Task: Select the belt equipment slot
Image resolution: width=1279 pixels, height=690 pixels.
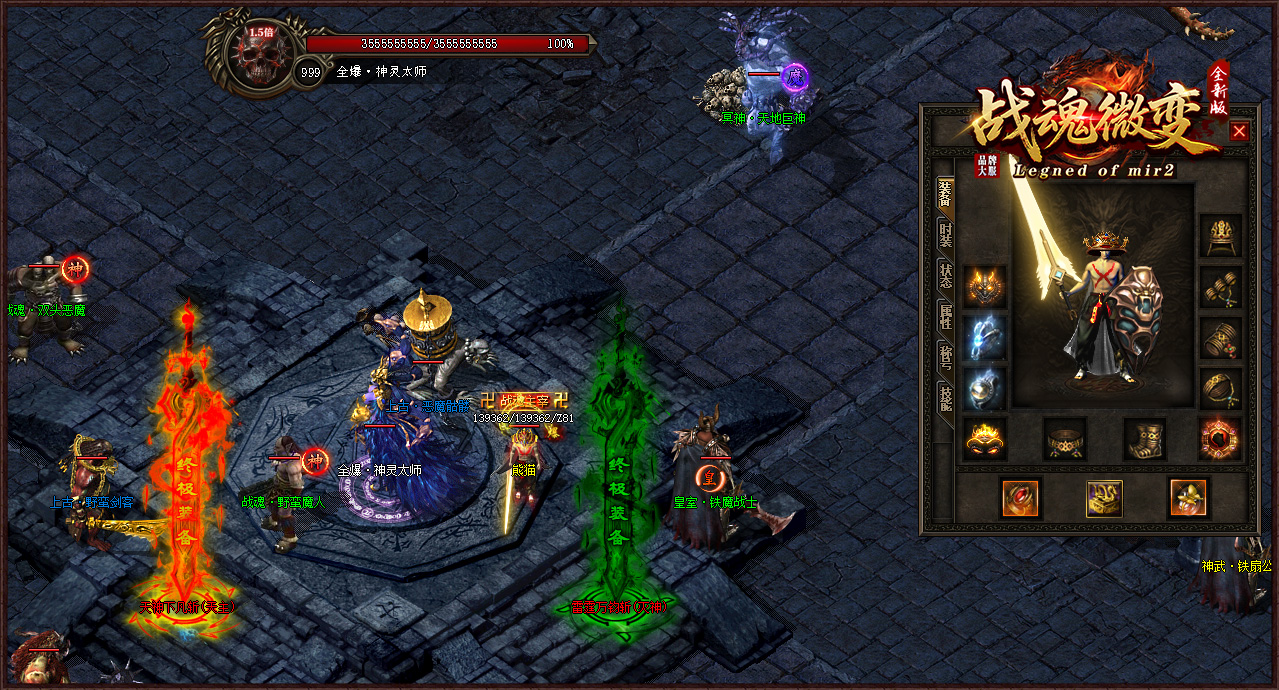Action: pos(1065,438)
